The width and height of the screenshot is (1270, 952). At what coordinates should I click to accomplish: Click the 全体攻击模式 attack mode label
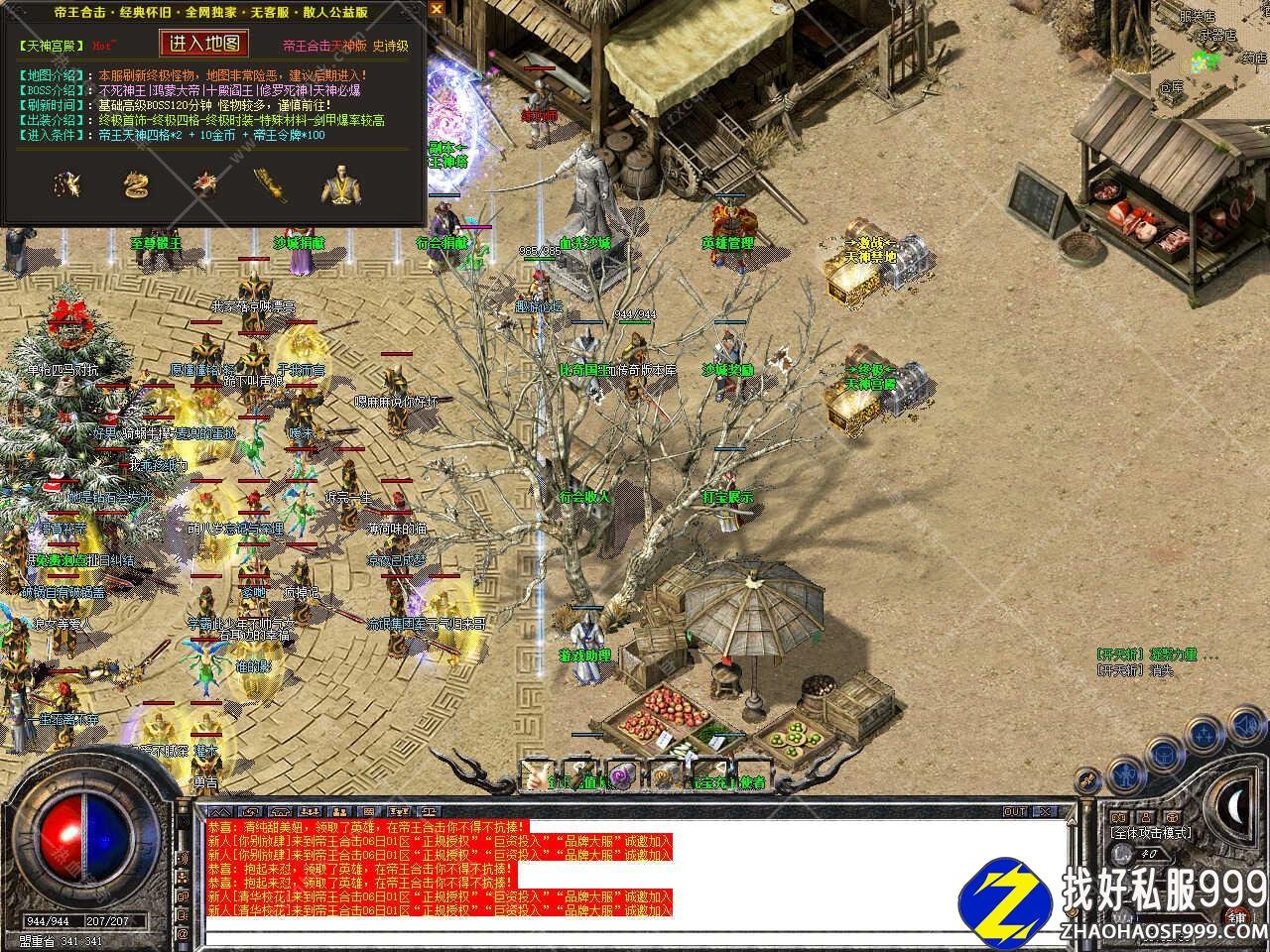[1151, 833]
